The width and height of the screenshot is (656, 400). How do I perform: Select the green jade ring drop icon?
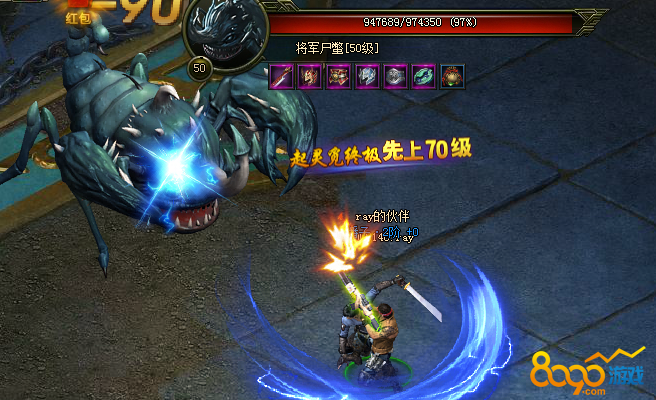[426, 77]
